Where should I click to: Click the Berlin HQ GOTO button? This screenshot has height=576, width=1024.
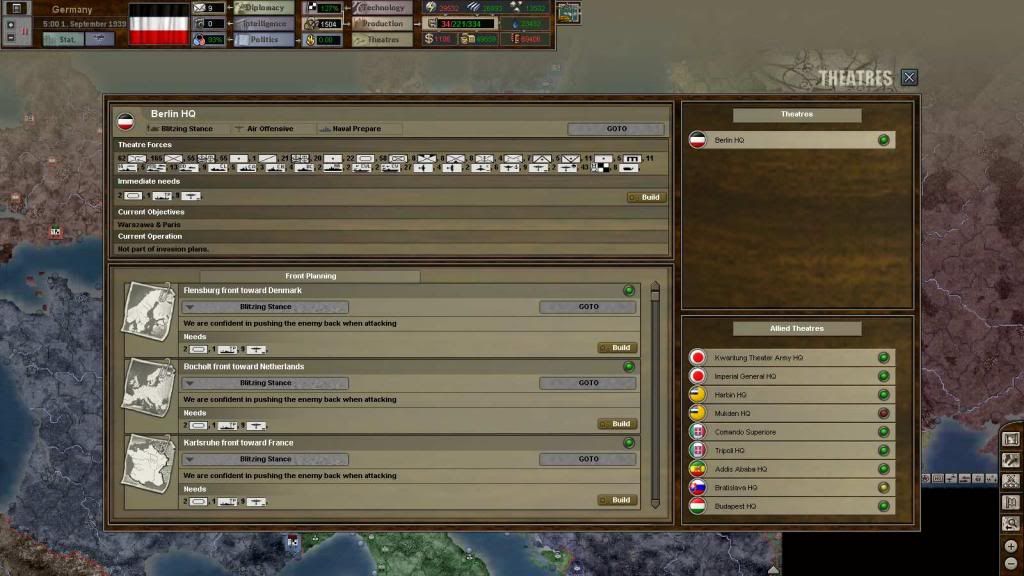(615, 129)
